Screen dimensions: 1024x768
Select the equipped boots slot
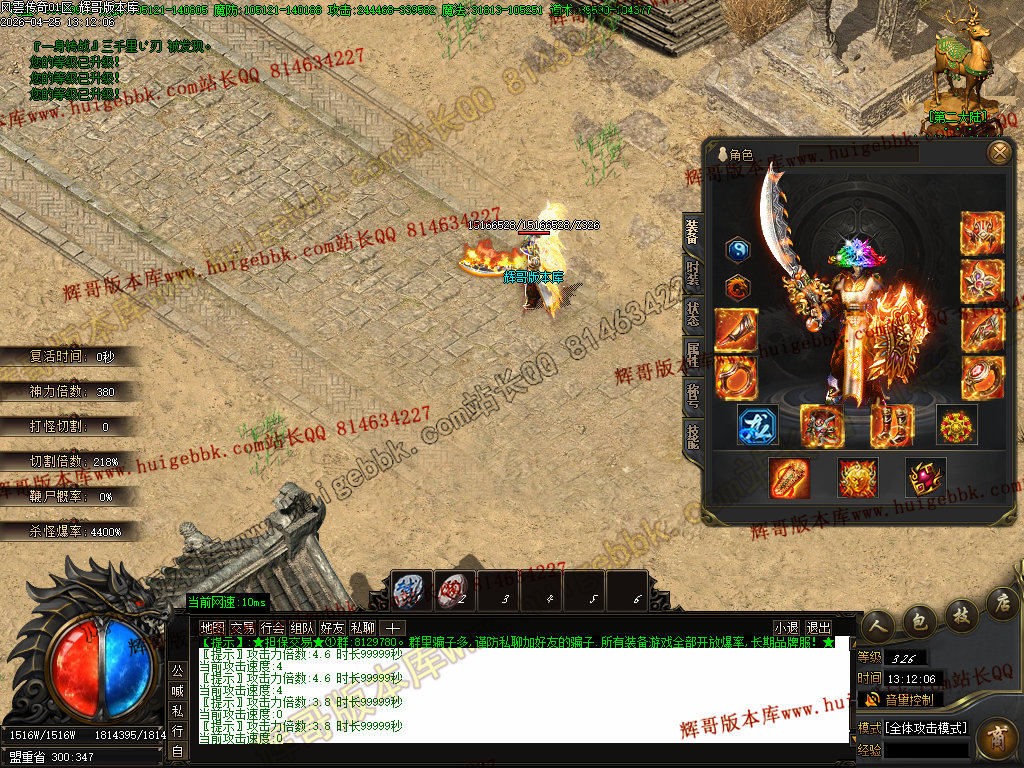(x=892, y=425)
